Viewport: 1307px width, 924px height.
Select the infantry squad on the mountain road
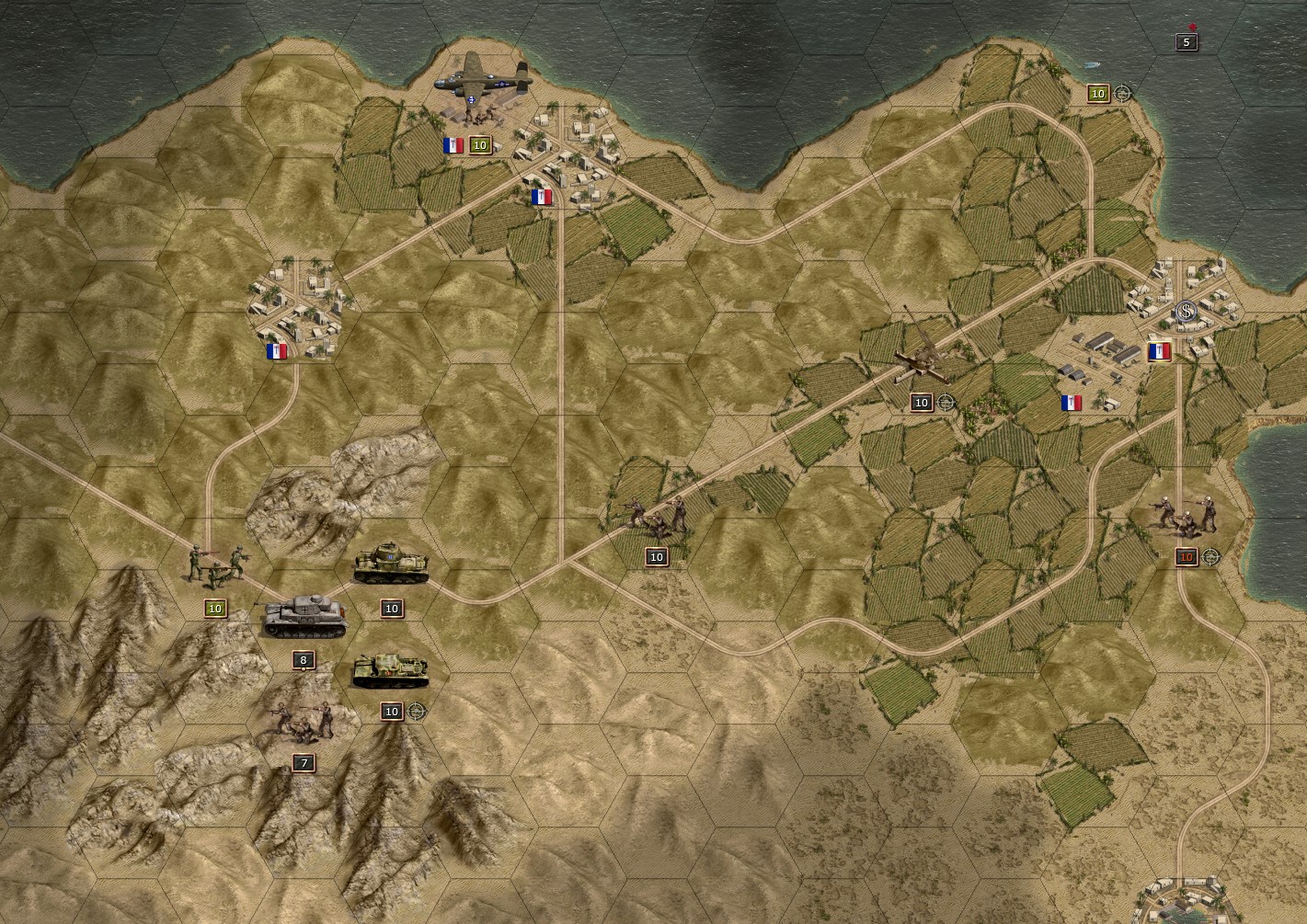(x=216, y=565)
